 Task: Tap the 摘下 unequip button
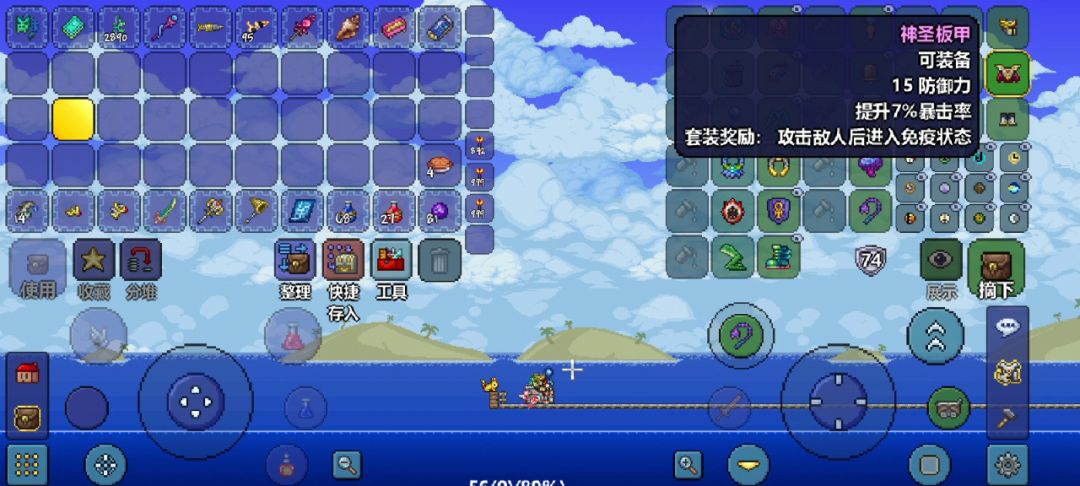[x=996, y=265]
